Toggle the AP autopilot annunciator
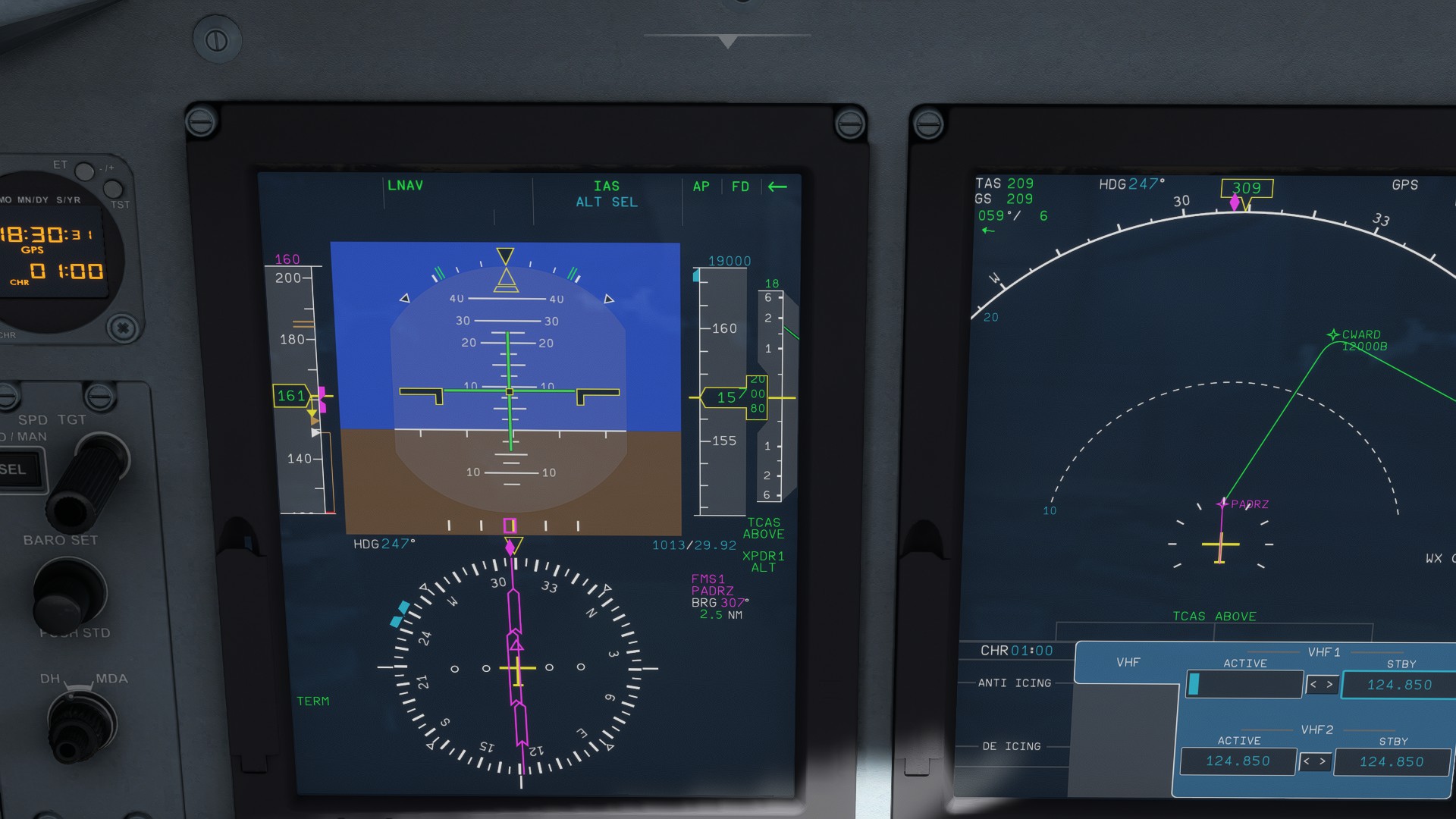The width and height of the screenshot is (1456, 819). pyautogui.click(x=701, y=187)
